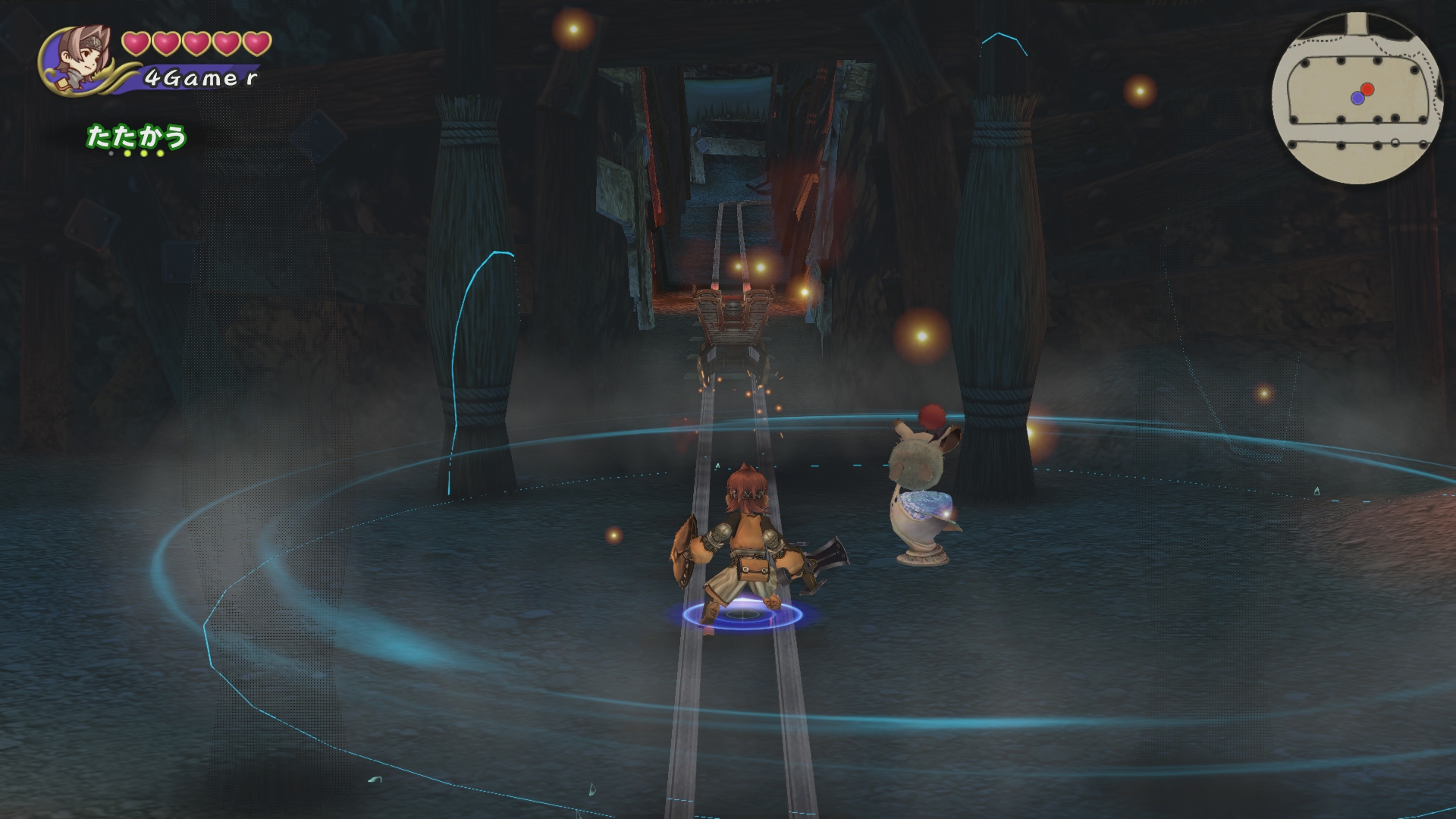
Task: Select the red player dot on the minimap
Action: [1367, 89]
